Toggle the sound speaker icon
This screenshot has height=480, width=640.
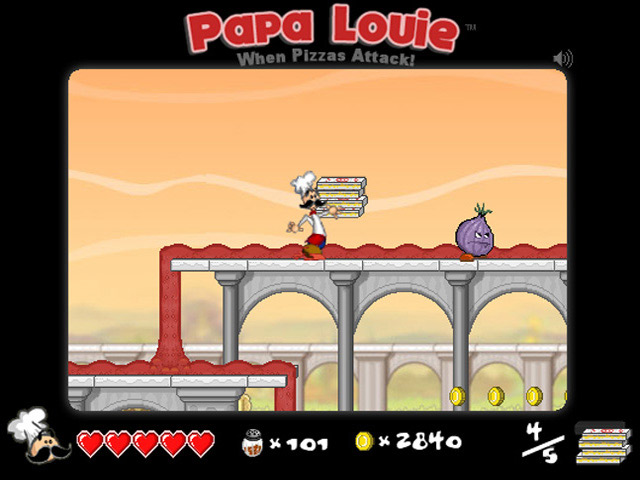tap(562, 59)
